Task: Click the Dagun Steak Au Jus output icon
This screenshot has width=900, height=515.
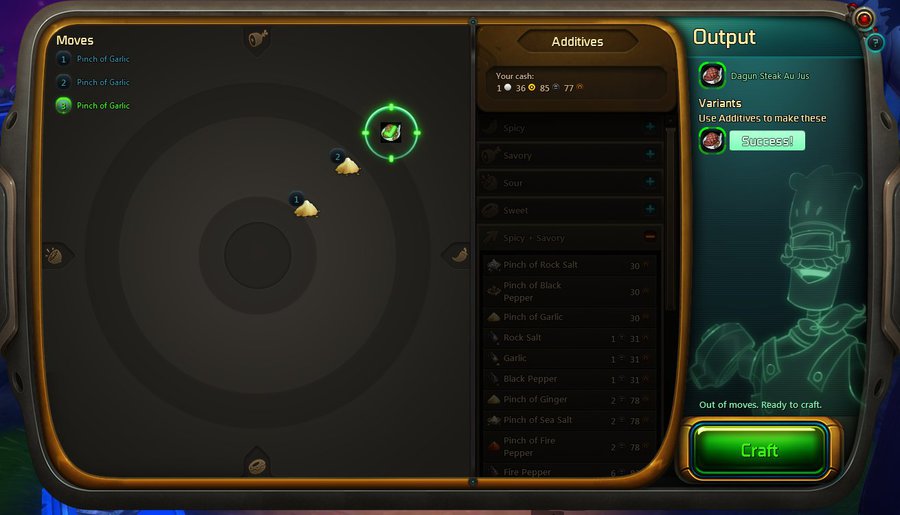Action: [712, 75]
